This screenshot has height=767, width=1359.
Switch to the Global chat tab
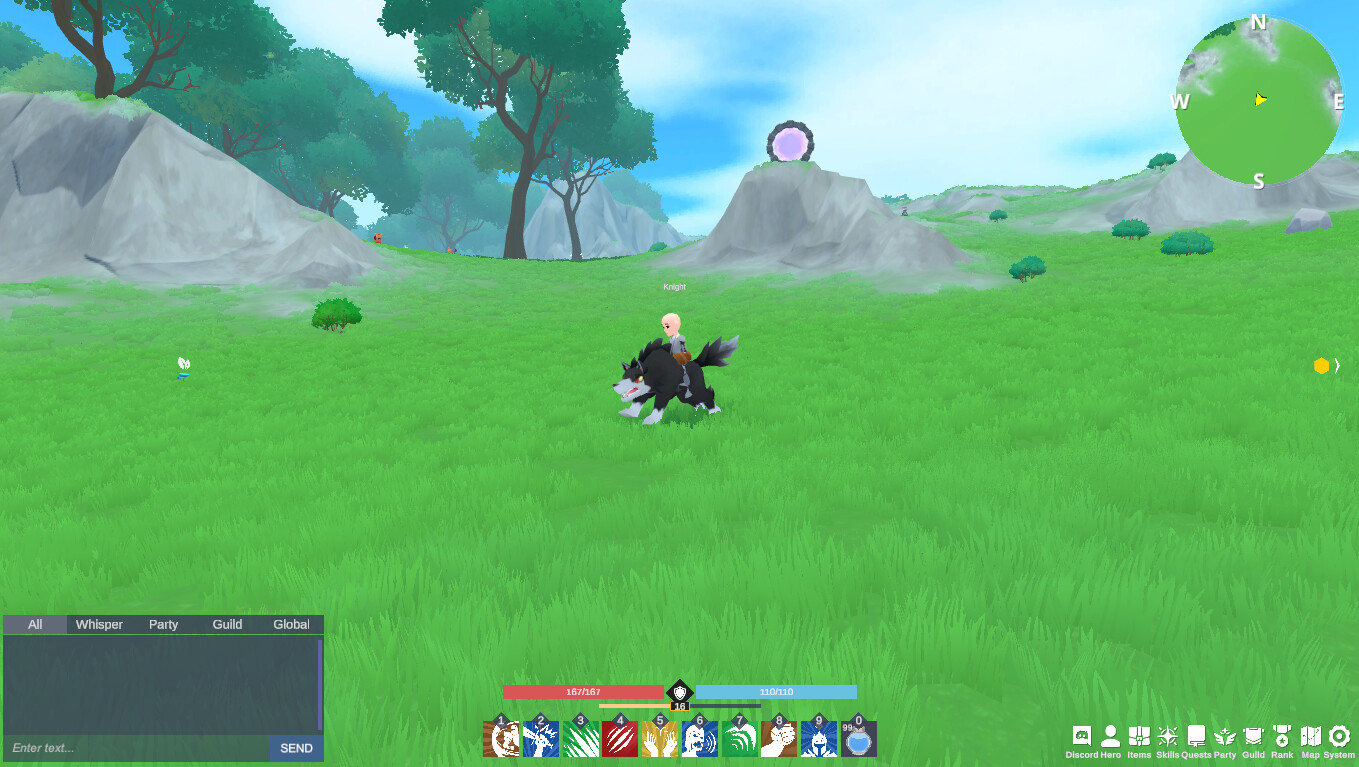coord(290,624)
